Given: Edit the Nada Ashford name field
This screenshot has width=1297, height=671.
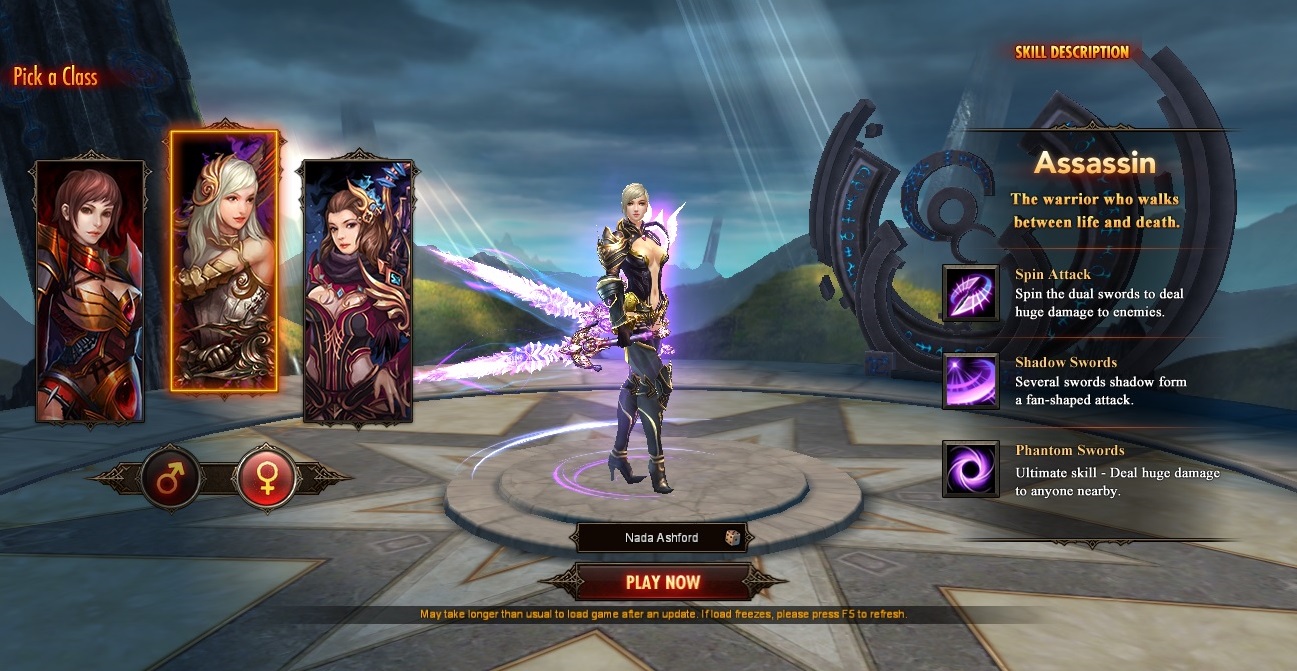Looking at the screenshot, I should click(661, 538).
